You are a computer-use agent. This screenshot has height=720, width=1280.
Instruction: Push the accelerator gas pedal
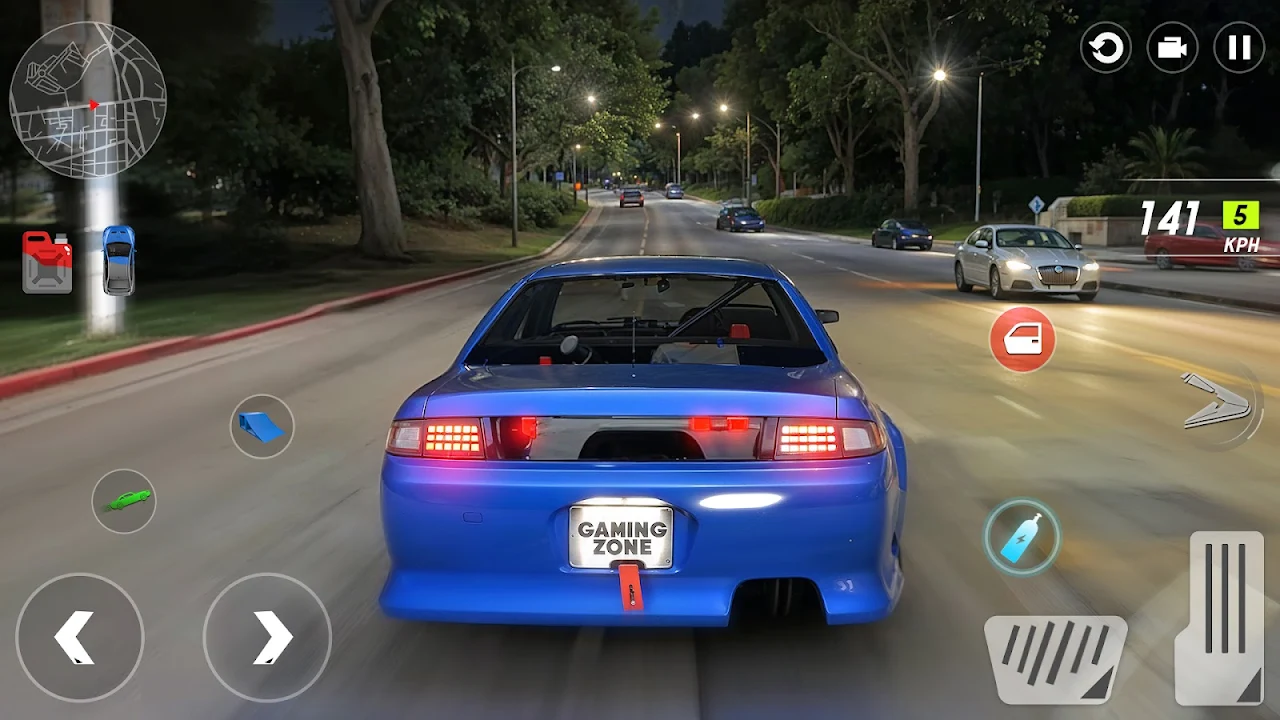pyautogui.click(x=1226, y=617)
